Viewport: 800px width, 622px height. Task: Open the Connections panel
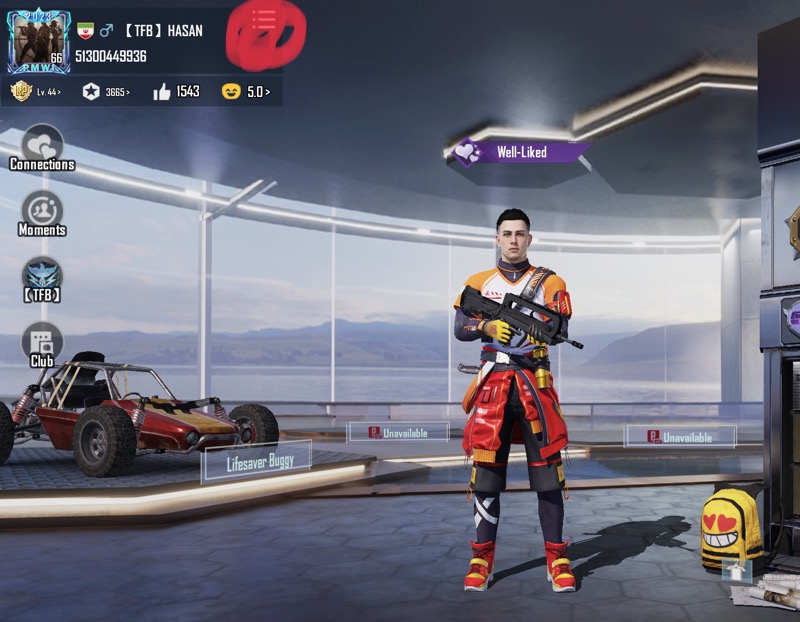click(42, 146)
